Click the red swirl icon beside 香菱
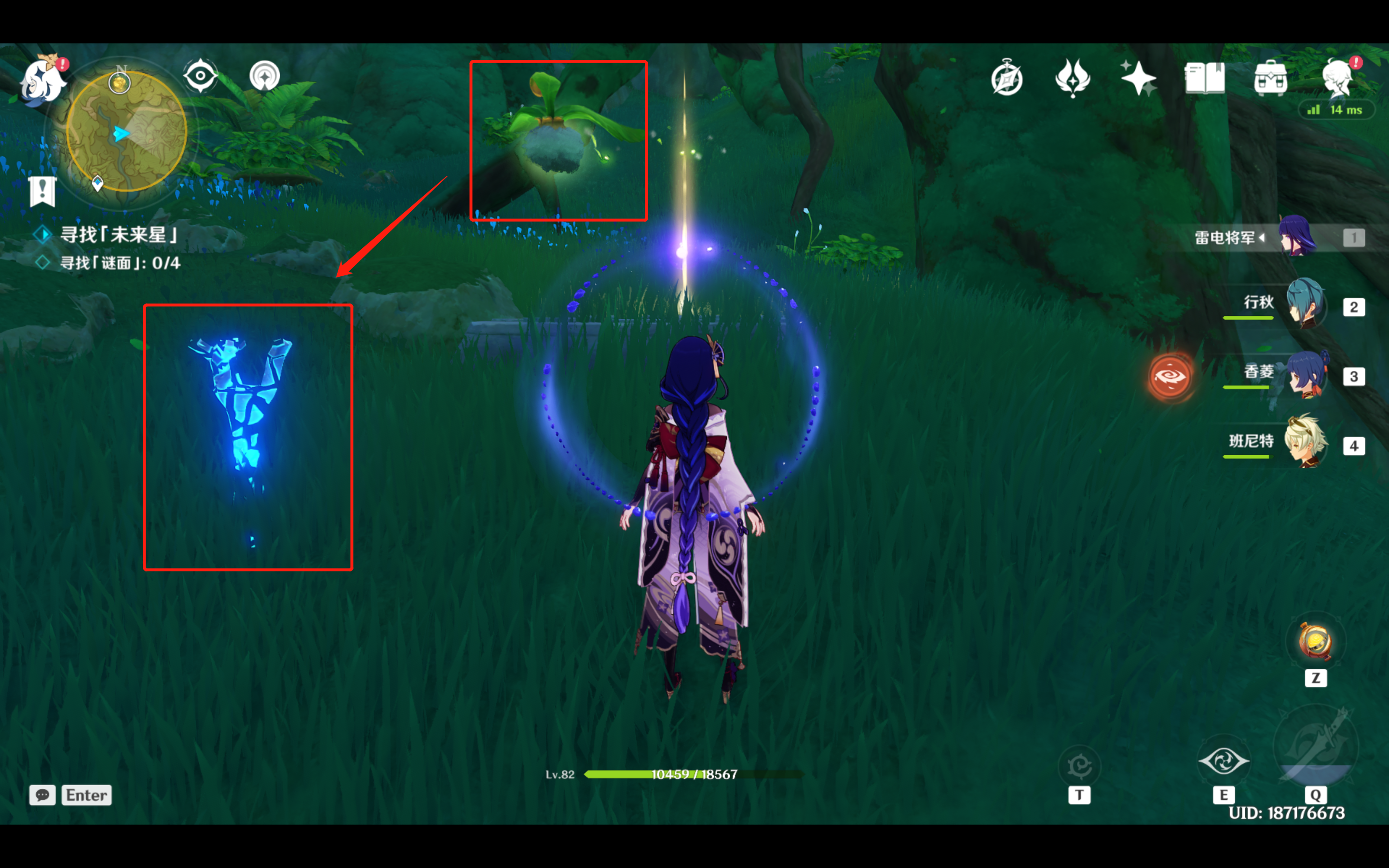The image size is (1389, 868). [x=1170, y=377]
